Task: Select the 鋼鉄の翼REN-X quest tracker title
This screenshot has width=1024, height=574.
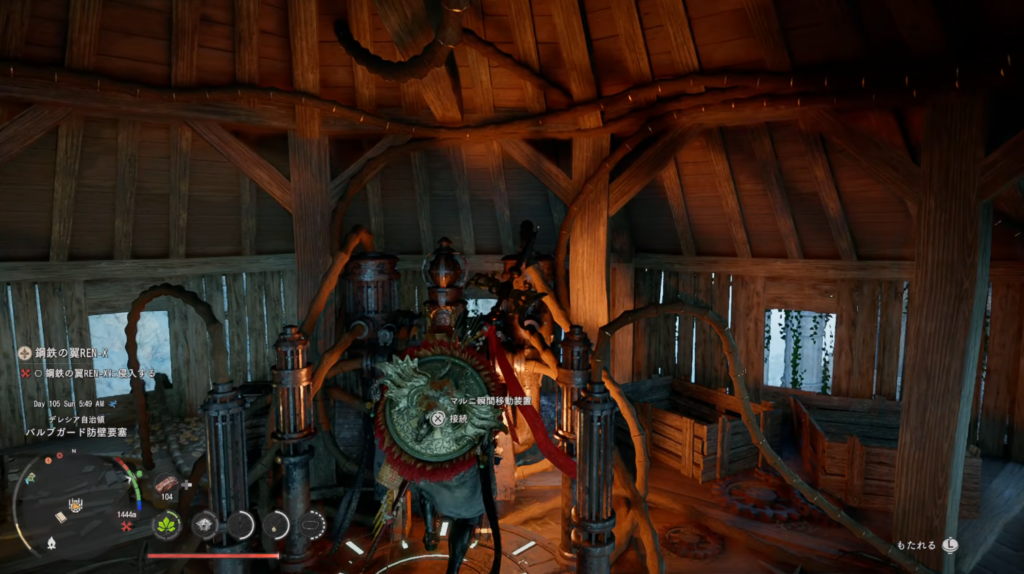Action: pos(70,353)
